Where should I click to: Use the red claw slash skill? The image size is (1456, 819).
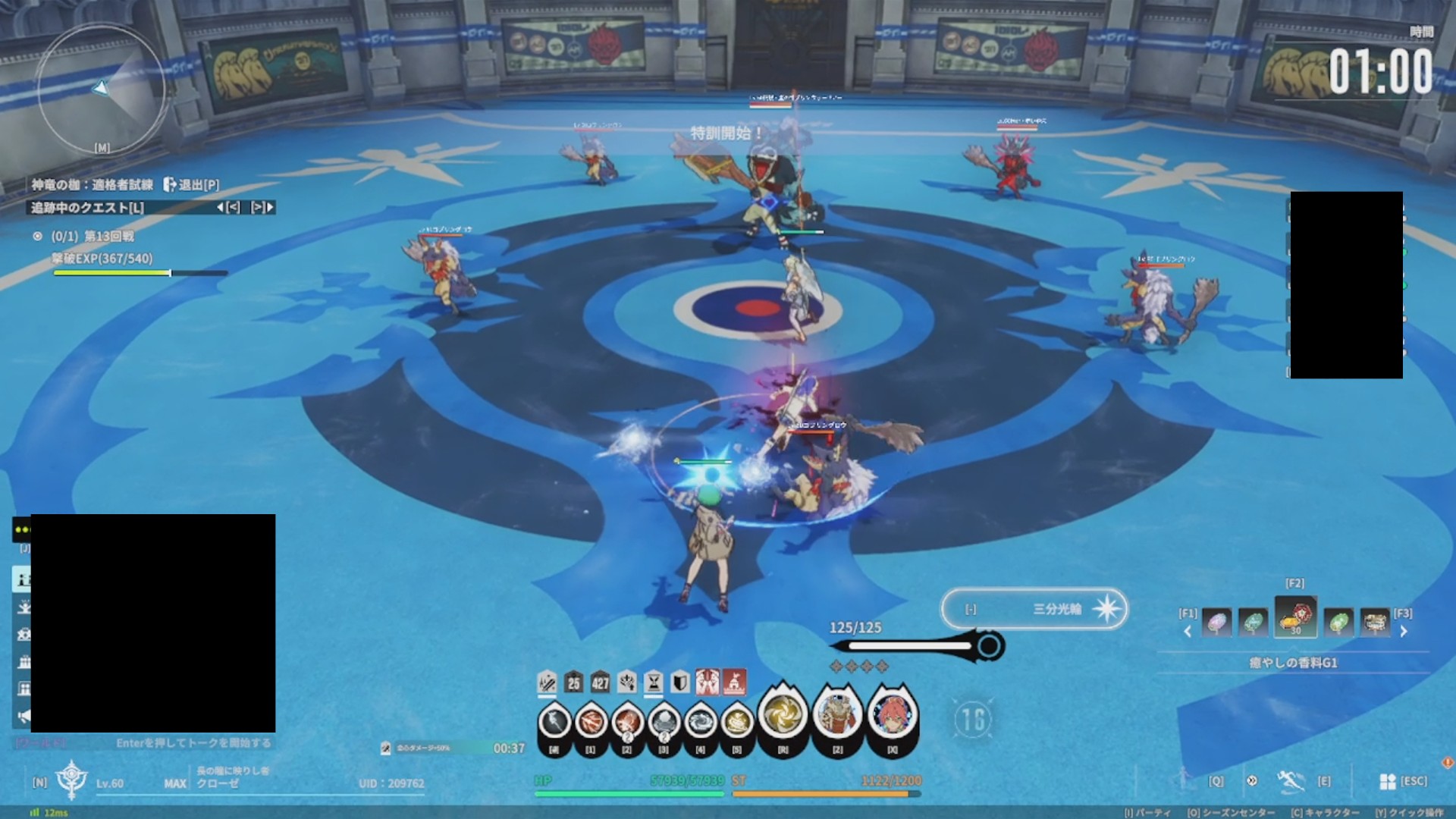[x=591, y=720]
